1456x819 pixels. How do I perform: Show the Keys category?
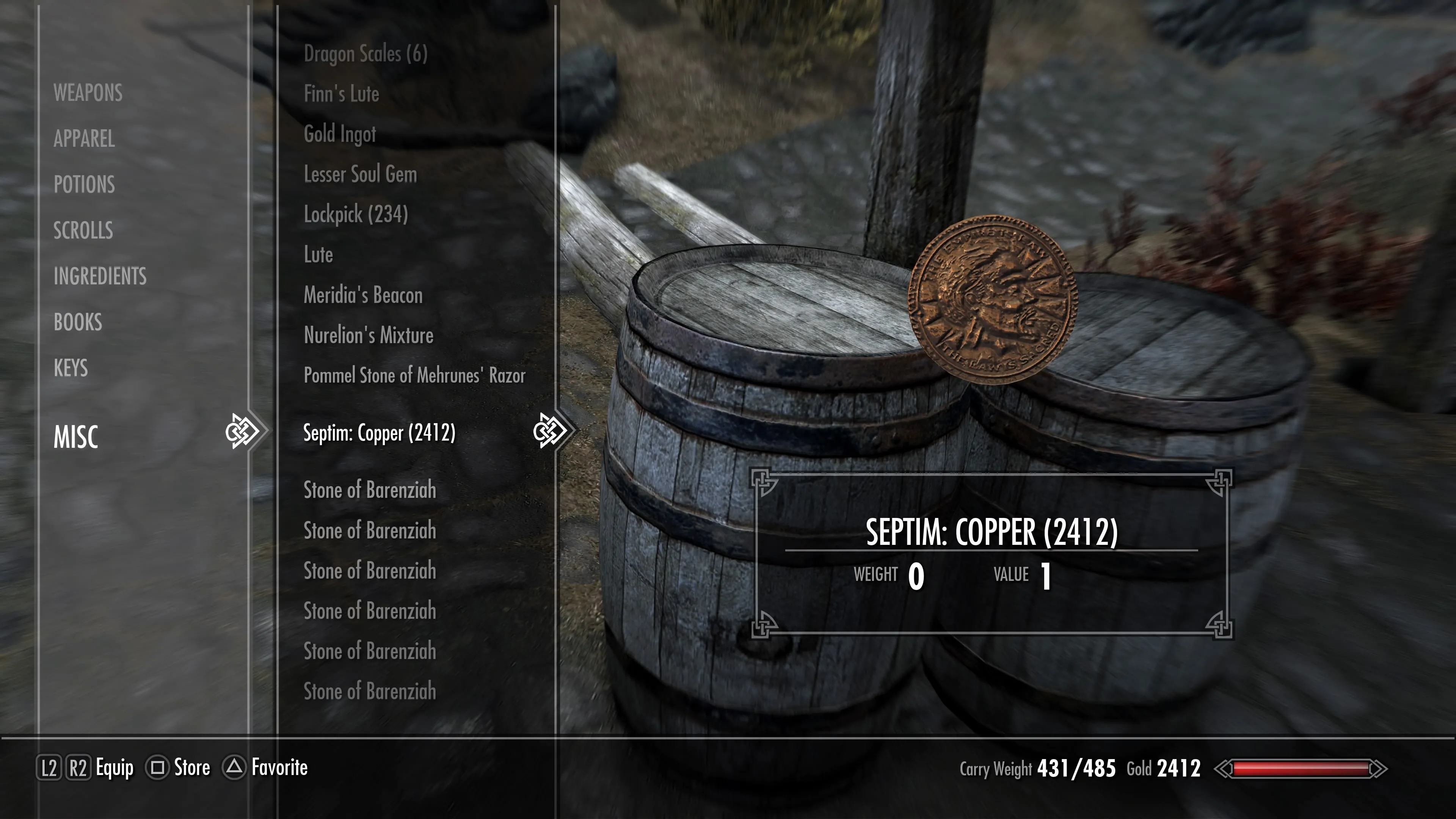(71, 368)
